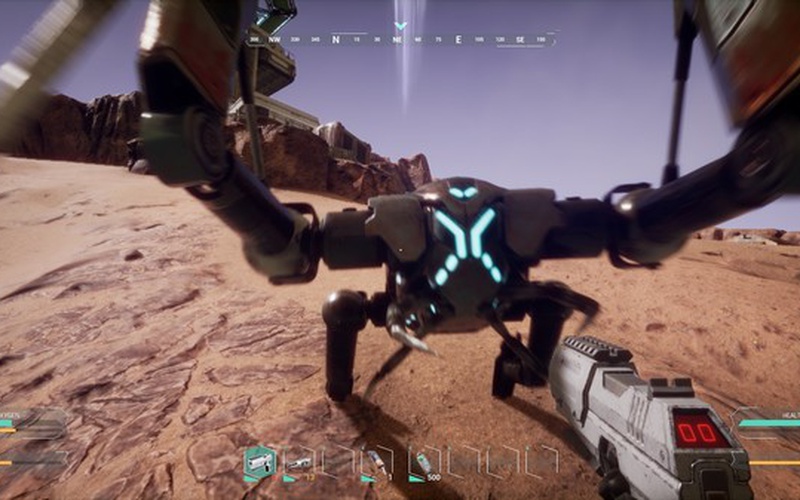The height and width of the screenshot is (500, 800).
Task: Choose the rifle slot in the hotbar
Action: (x=299, y=461)
